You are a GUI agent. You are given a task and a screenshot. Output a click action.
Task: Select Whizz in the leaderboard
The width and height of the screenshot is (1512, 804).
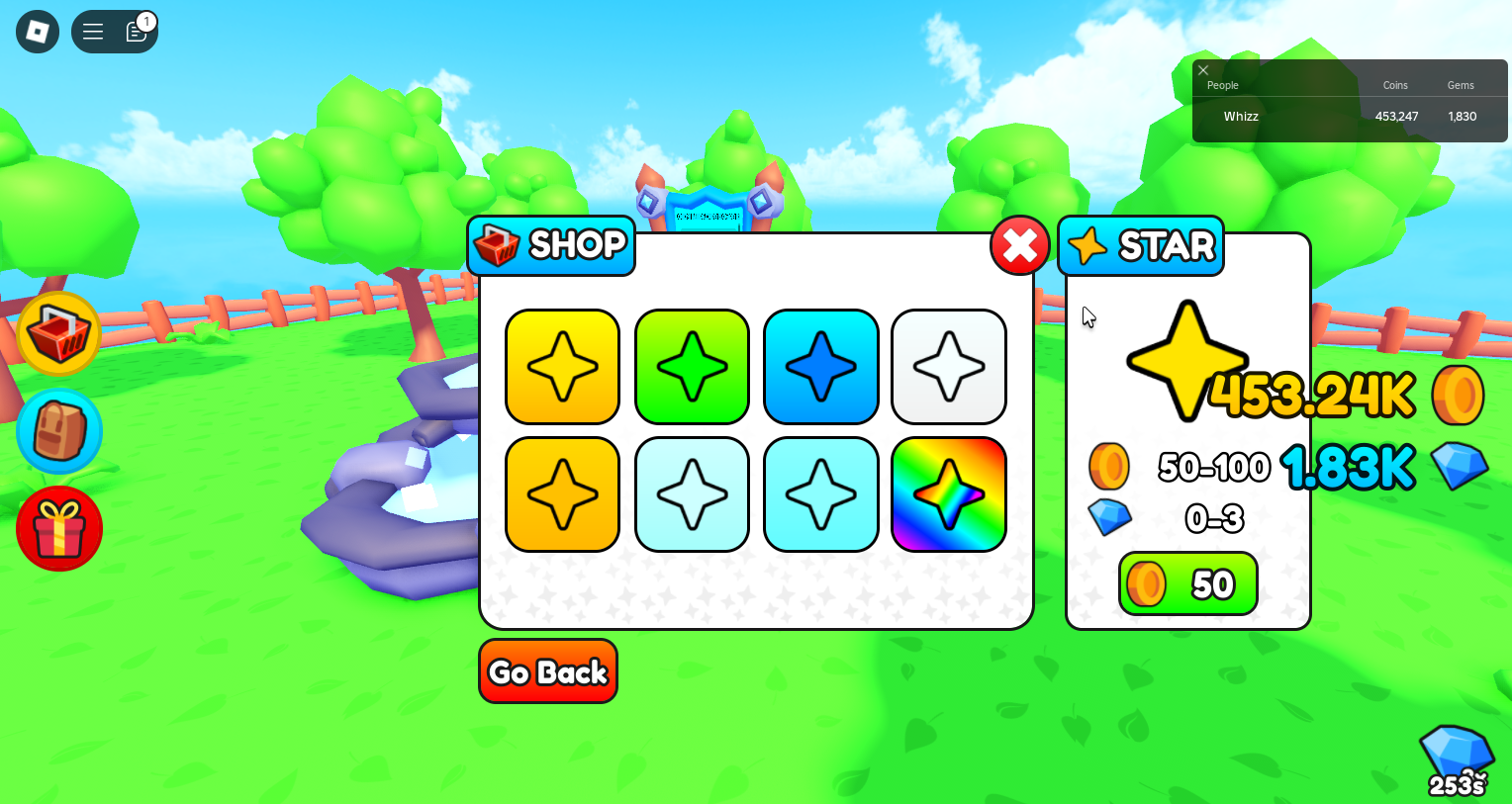point(1240,116)
